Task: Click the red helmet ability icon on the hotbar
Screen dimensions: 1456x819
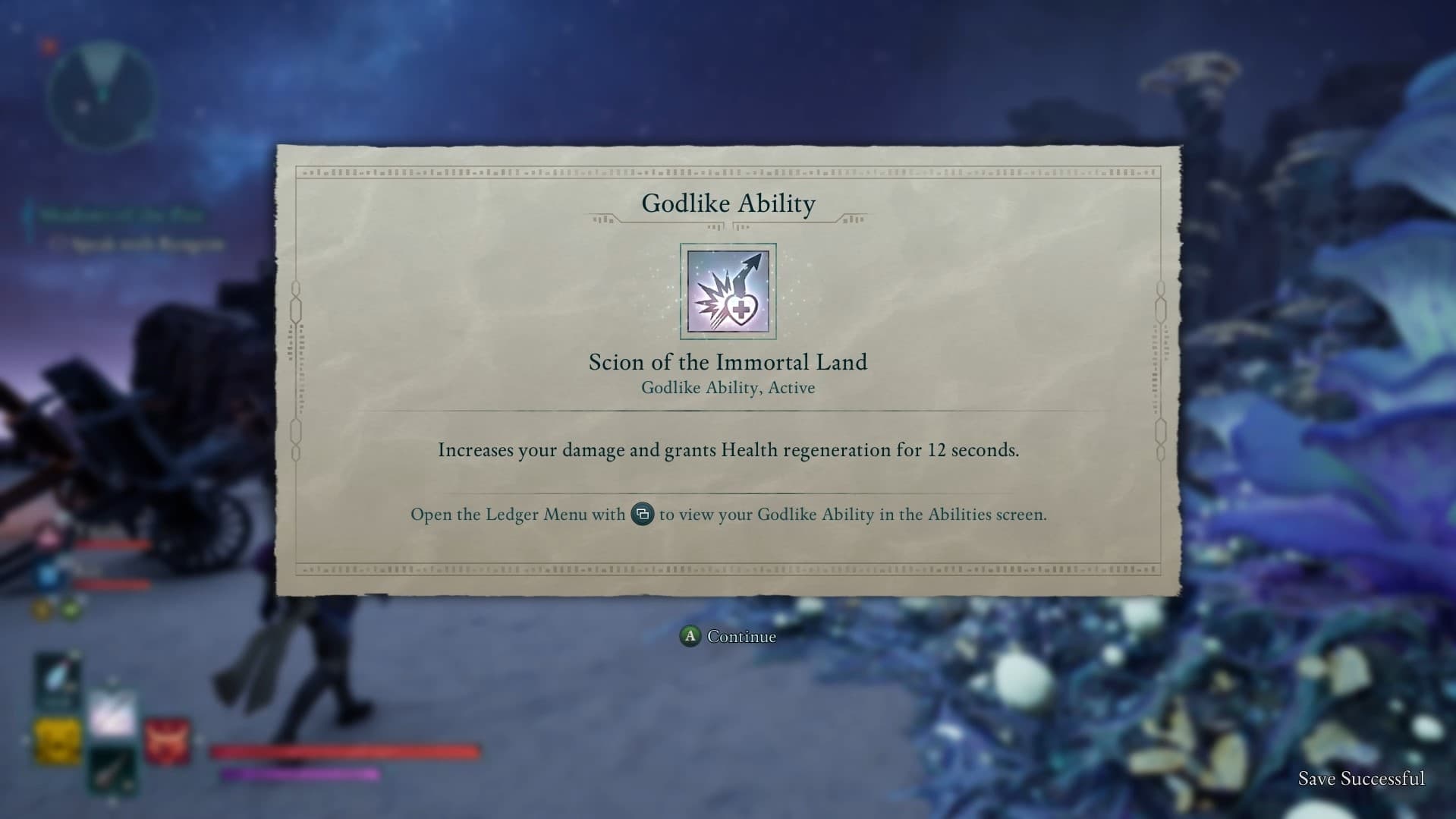Action: [x=167, y=740]
